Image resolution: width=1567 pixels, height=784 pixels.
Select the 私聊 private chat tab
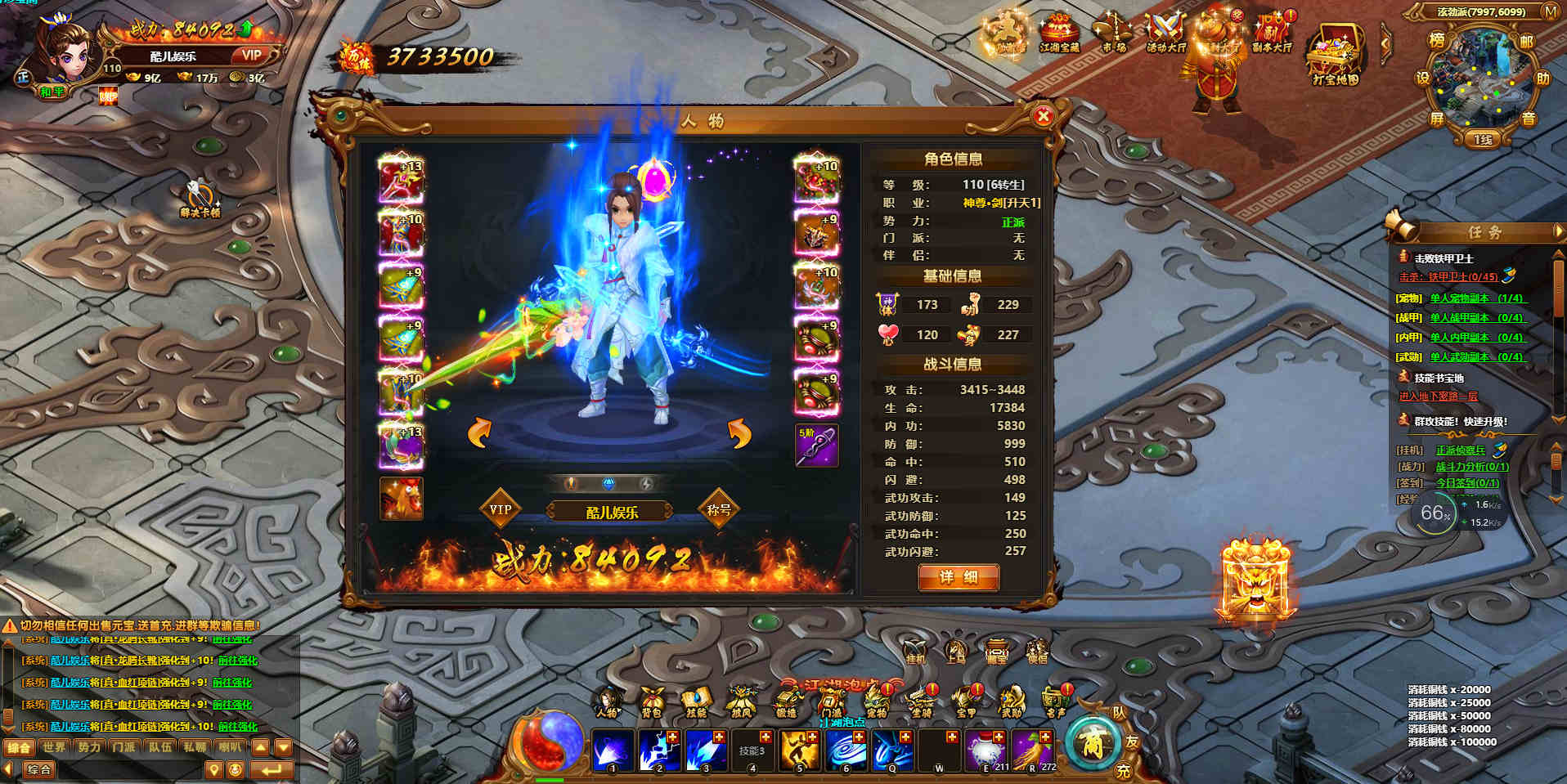pyautogui.click(x=195, y=747)
